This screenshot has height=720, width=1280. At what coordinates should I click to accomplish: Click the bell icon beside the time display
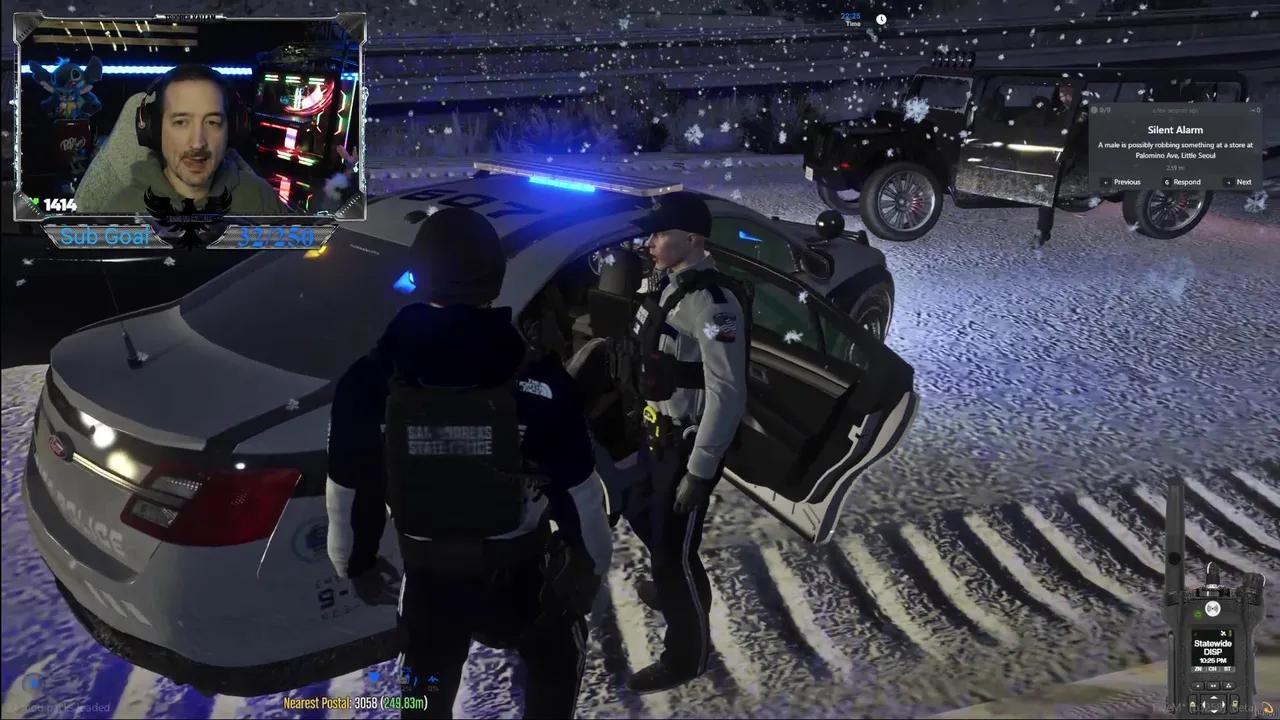coord(881,19)
